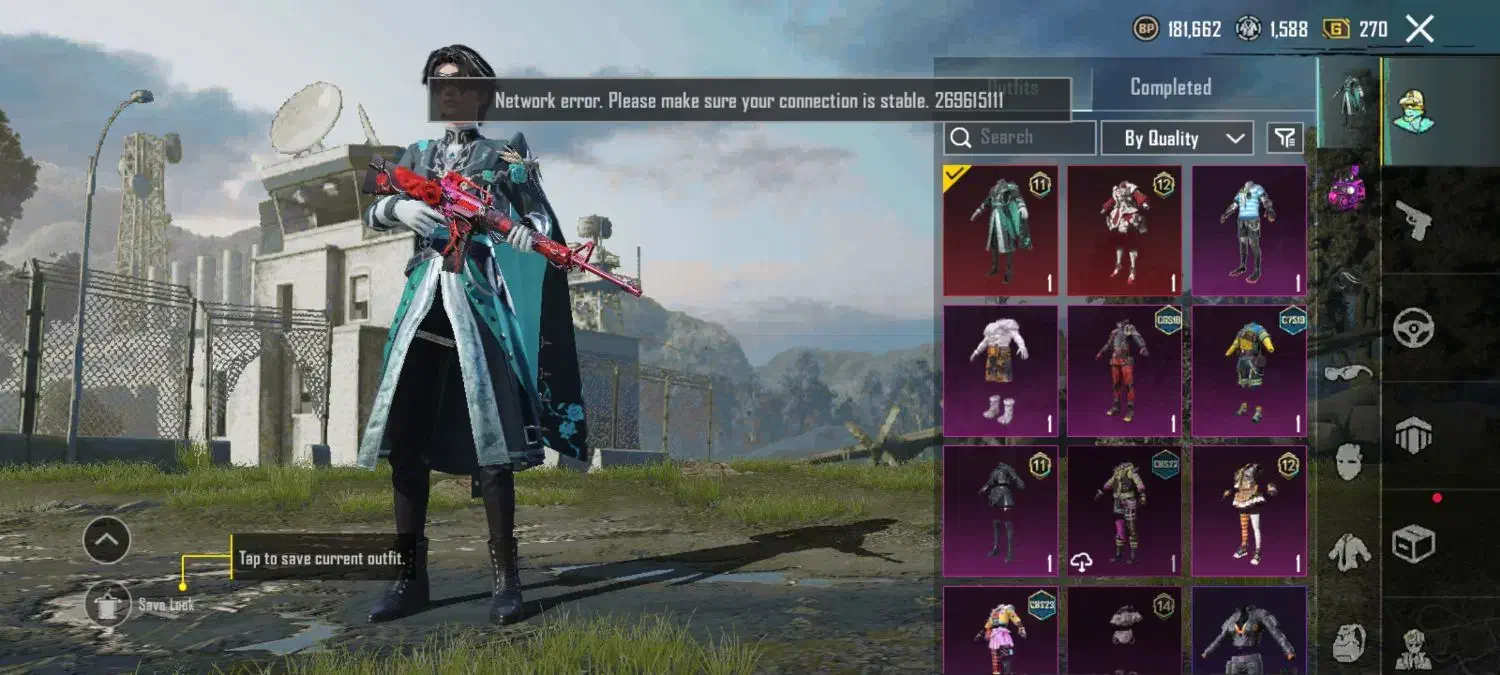Click the outfit Search field
The height and width of the screenshot is (675, 1500).
[1020, 138]
